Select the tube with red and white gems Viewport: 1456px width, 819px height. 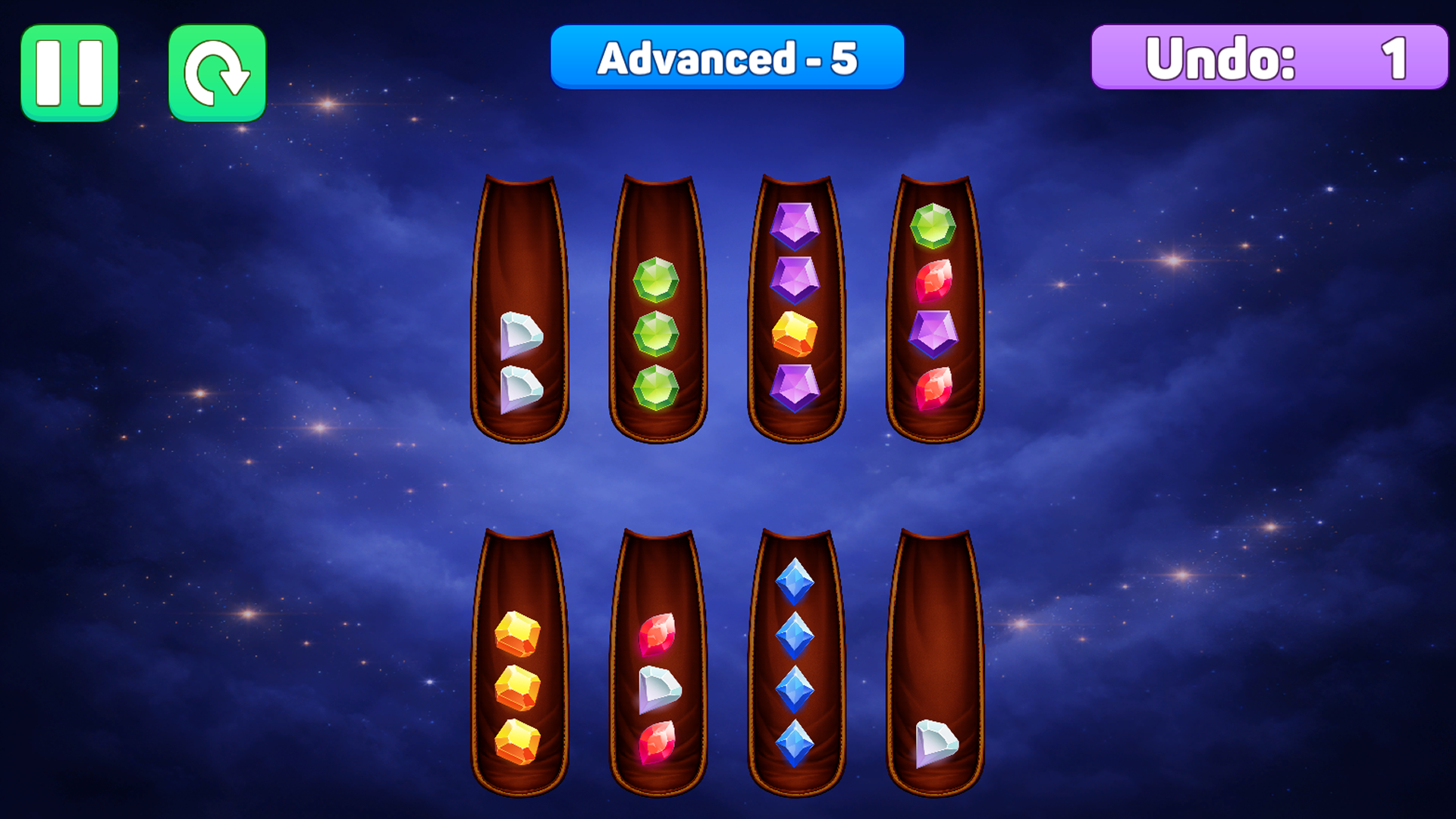pyautogui.click(x=657, y=664)
